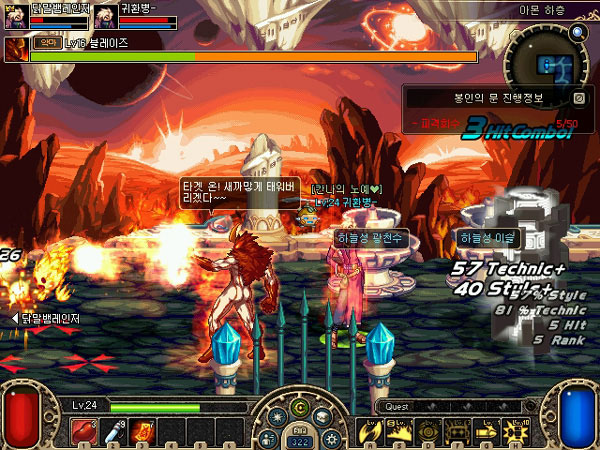Click the minimap magnifying glass button
Viewport: 600px width, 450px height.
577,32
